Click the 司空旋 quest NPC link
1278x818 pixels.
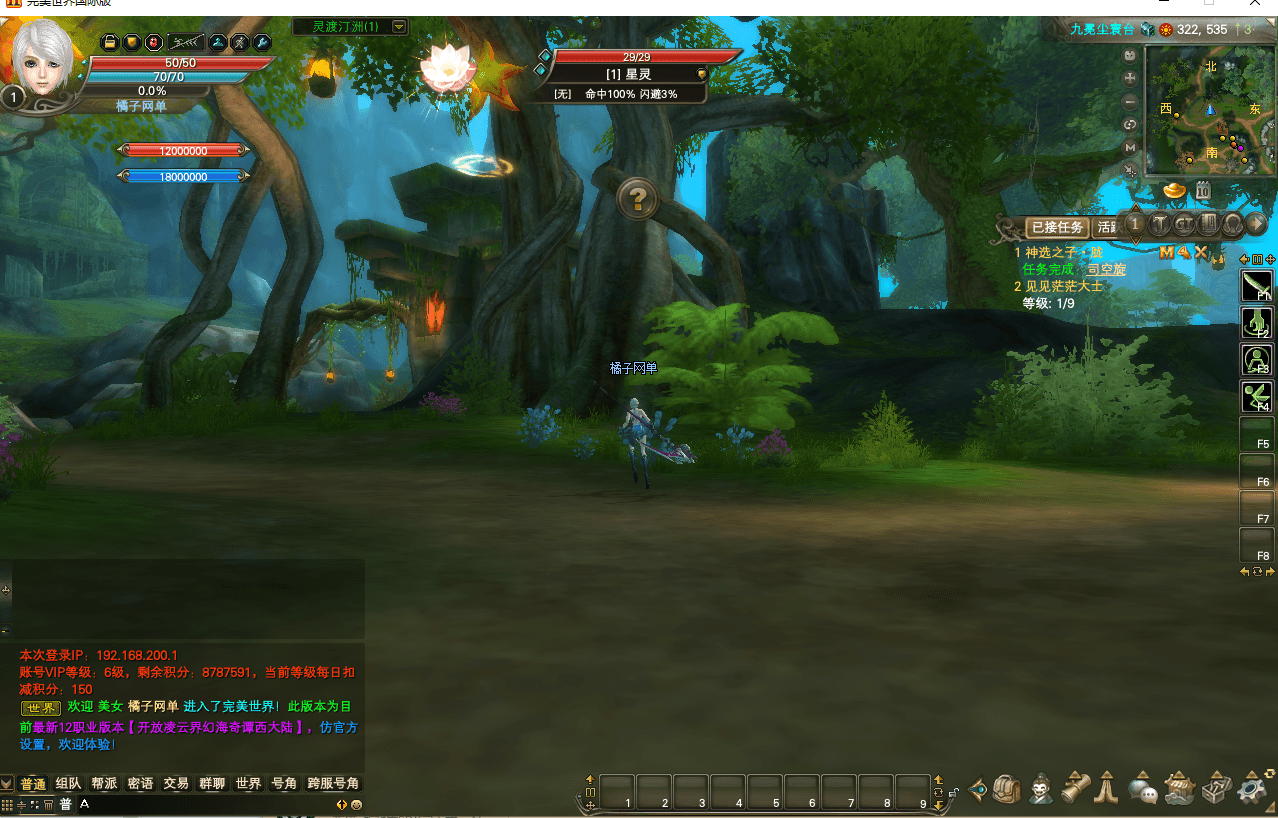1106,269
